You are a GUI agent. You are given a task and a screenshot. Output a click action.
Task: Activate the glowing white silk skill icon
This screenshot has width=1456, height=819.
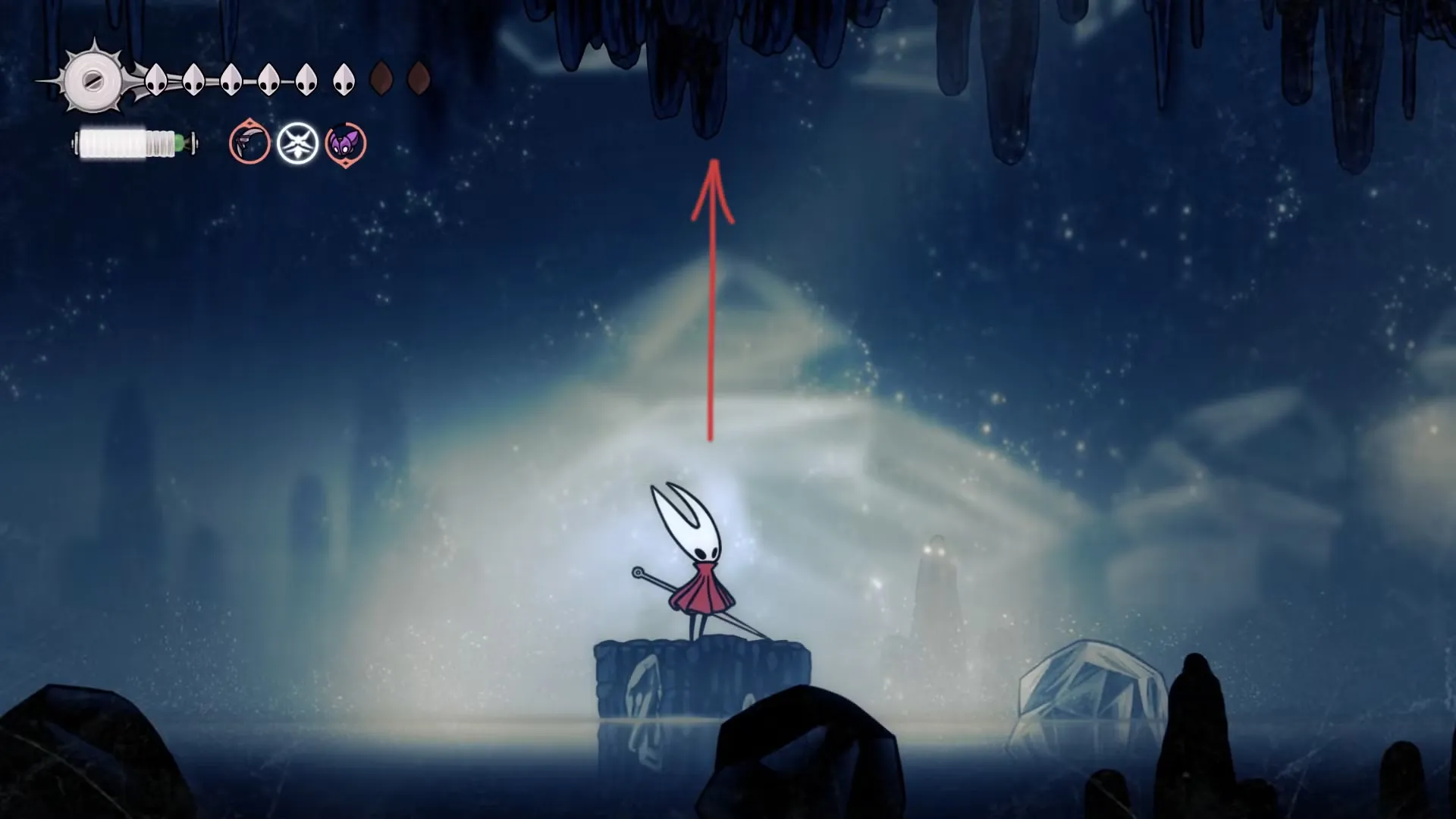coord(297,143)
